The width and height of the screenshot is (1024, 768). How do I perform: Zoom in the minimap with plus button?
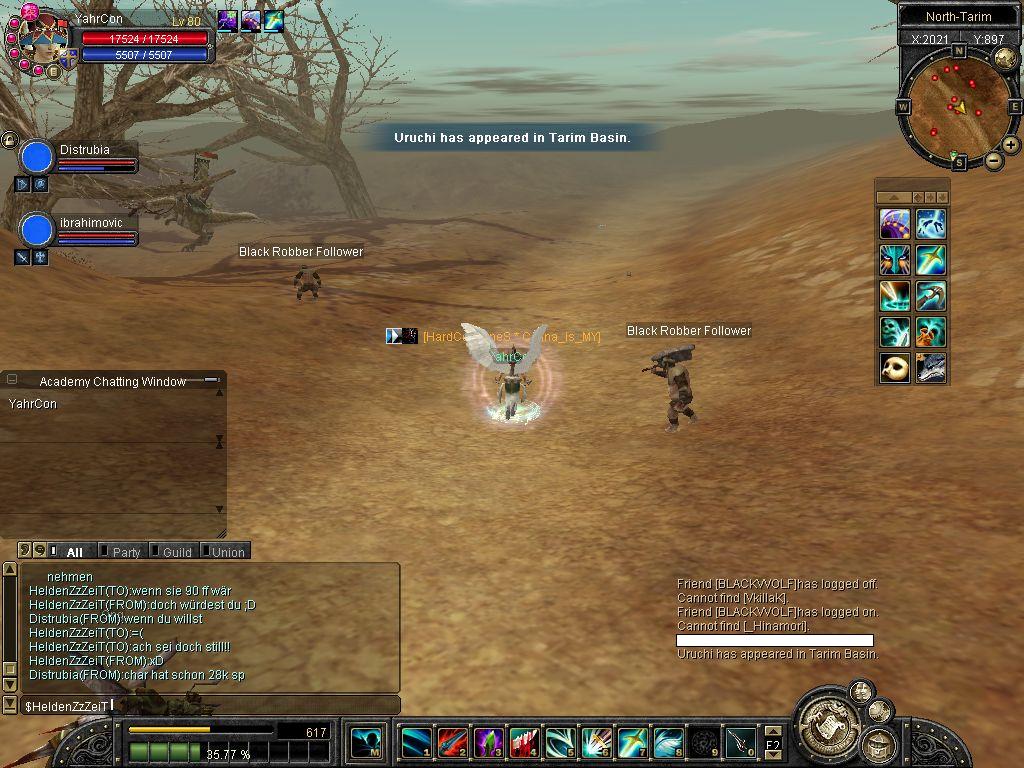click(x=1011, y=145)
